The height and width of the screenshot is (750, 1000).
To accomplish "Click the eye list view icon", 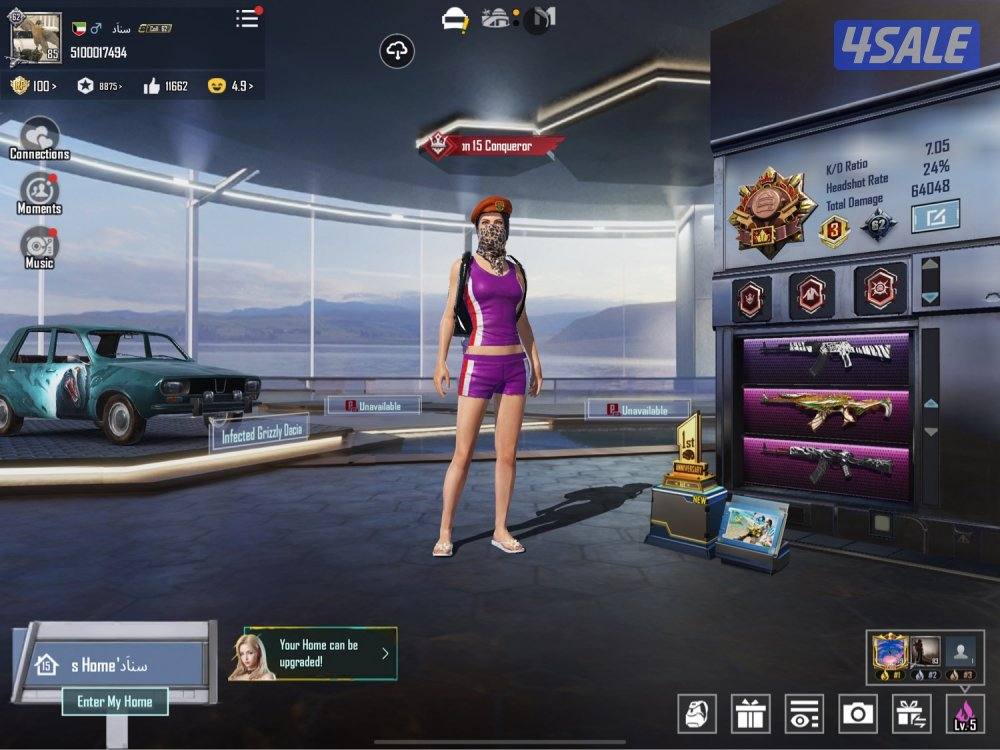I will (804, 713).
